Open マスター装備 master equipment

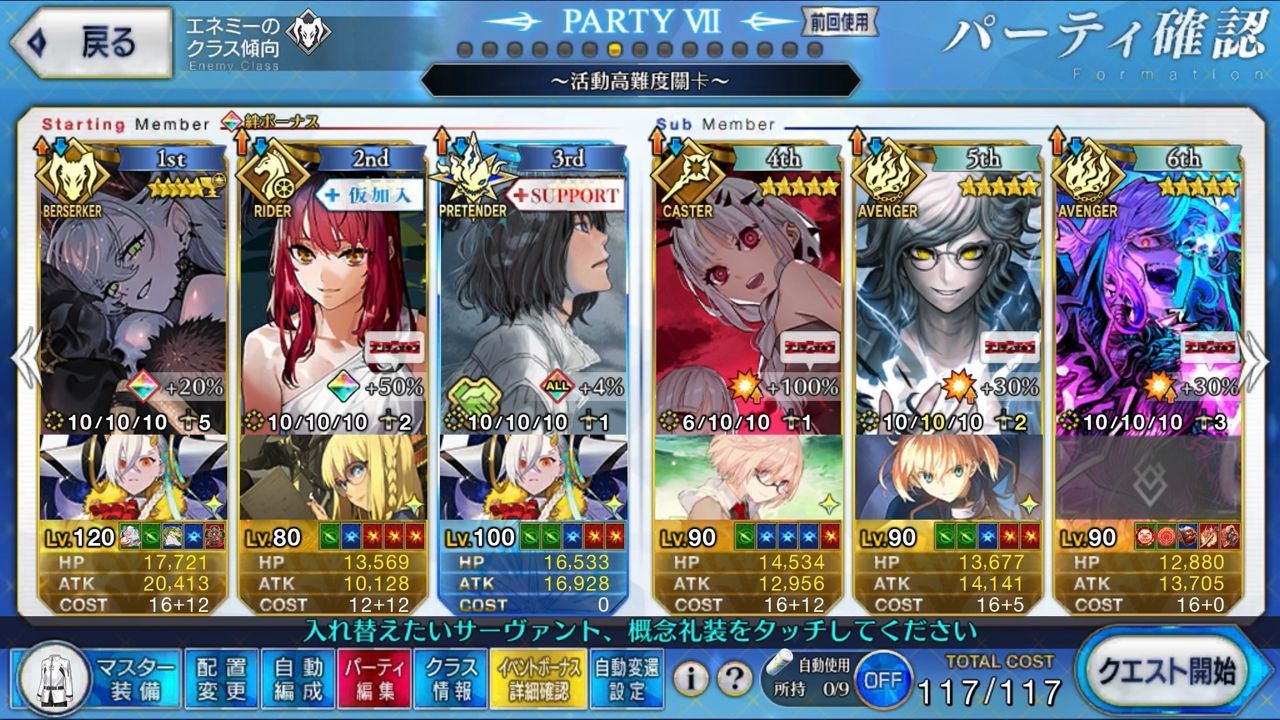point(100,679)
